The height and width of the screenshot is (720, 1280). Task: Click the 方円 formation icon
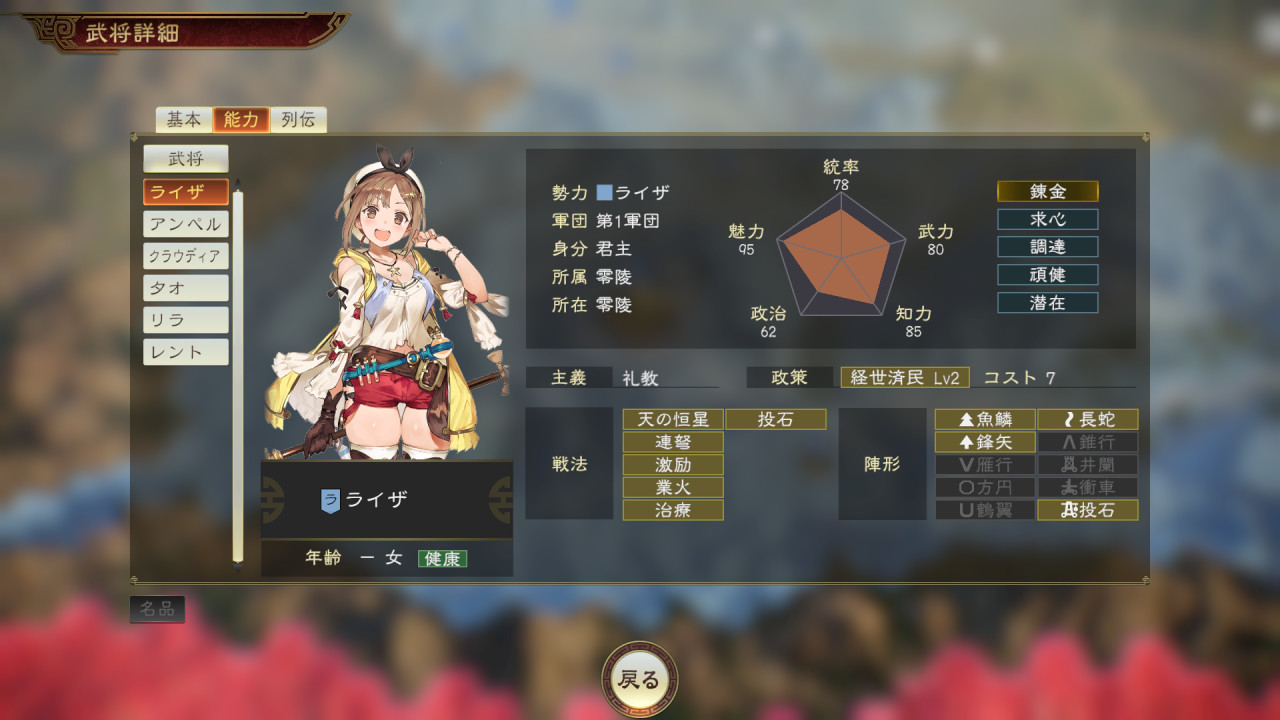pos(984,487)
